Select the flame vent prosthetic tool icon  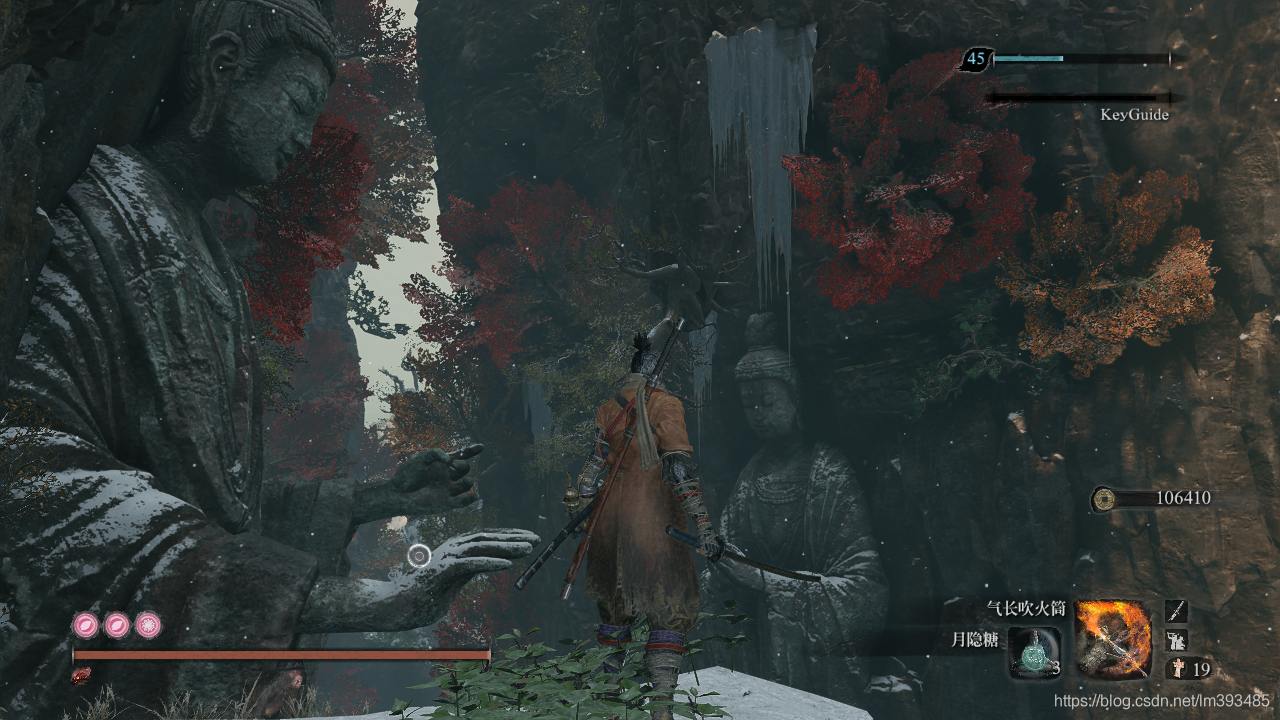tap(1113, 638)
